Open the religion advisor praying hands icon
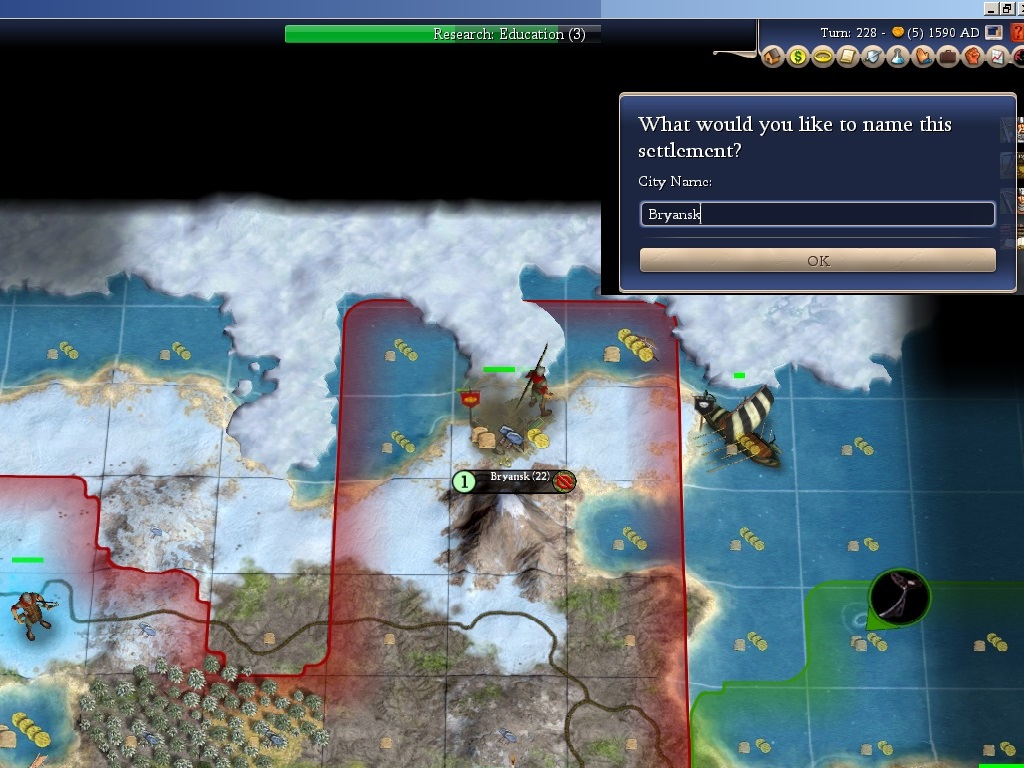The width and height of the screenshot is (1024, 768). tap(922, 57)
